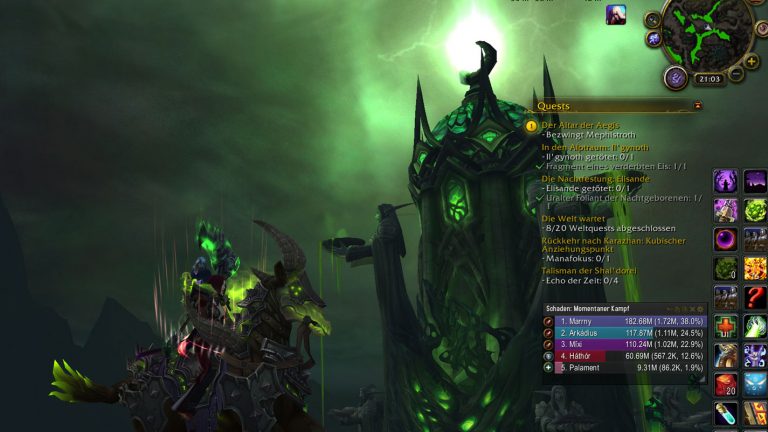Viewport: 768px width, 432px height.
Task: Open the minimap
Action: coord(706,30)
